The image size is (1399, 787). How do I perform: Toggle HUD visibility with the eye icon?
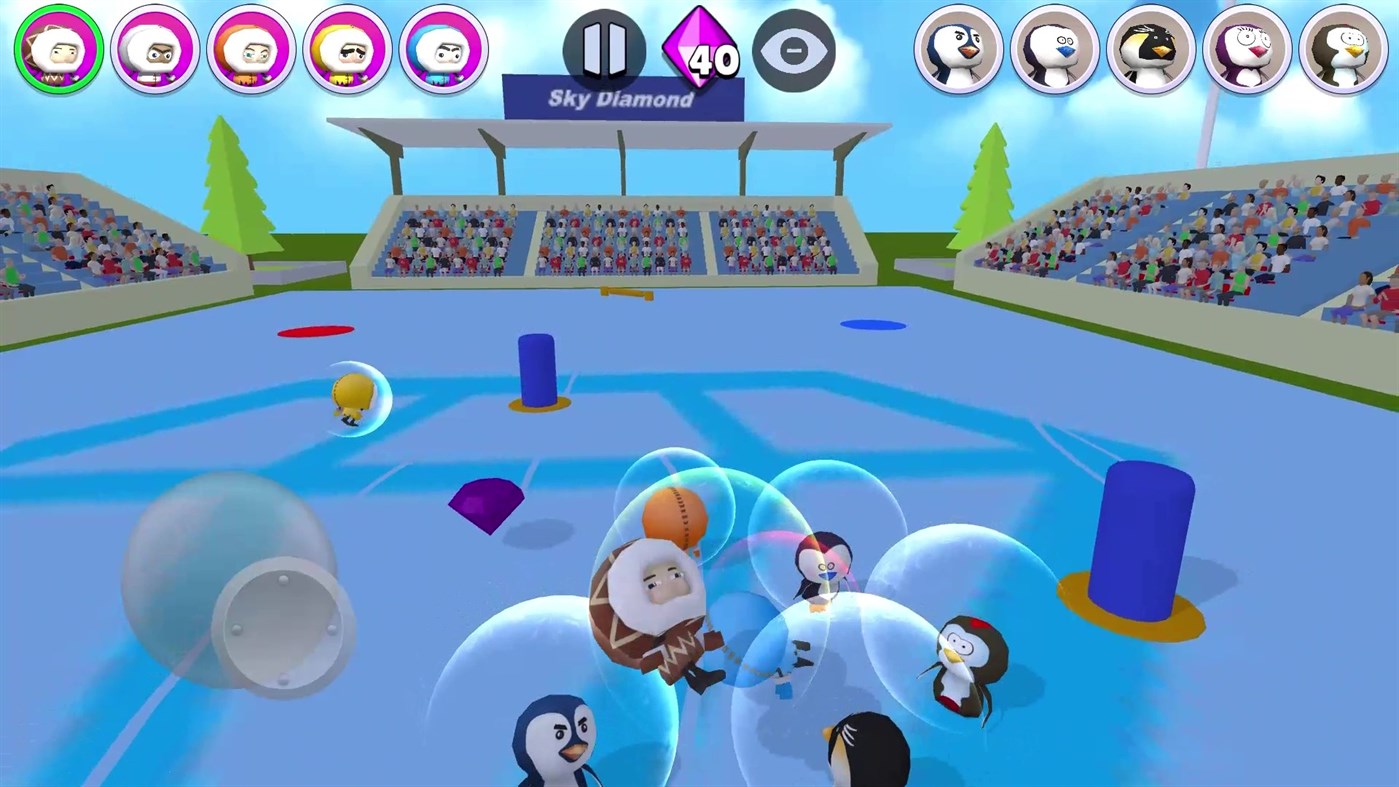pos(794,49)
